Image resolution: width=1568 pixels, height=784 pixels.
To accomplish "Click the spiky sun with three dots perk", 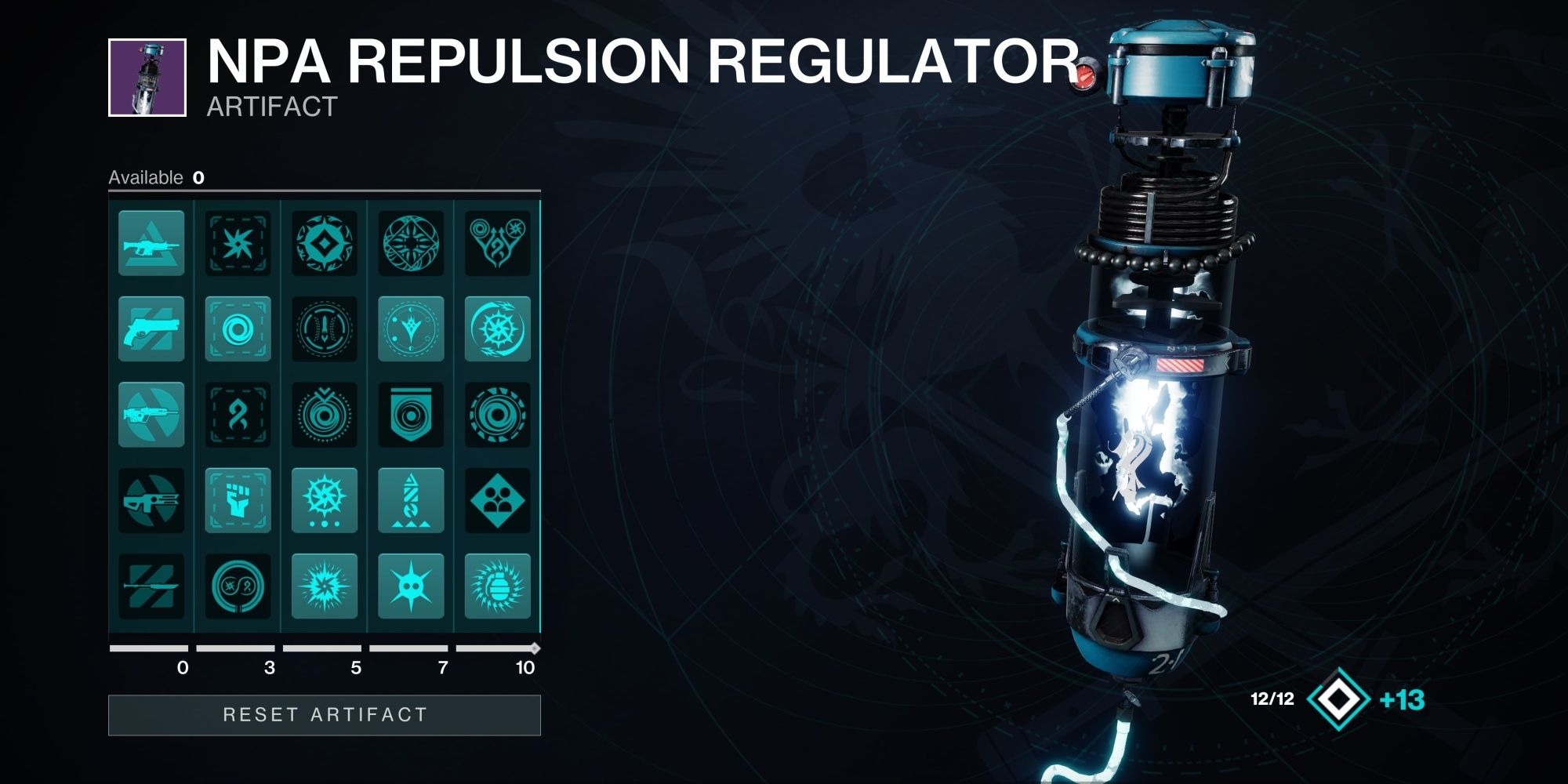I will click(325, 500).
